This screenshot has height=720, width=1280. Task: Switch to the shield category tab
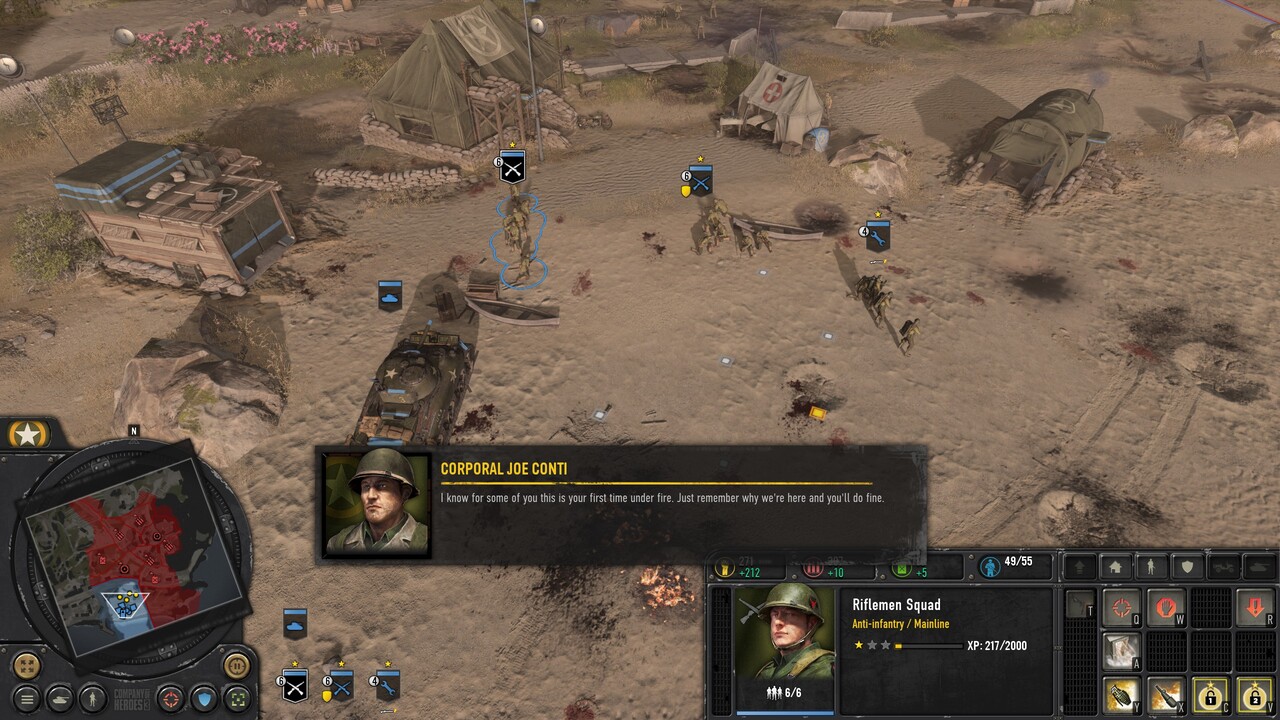click(x=1187, y=567)
